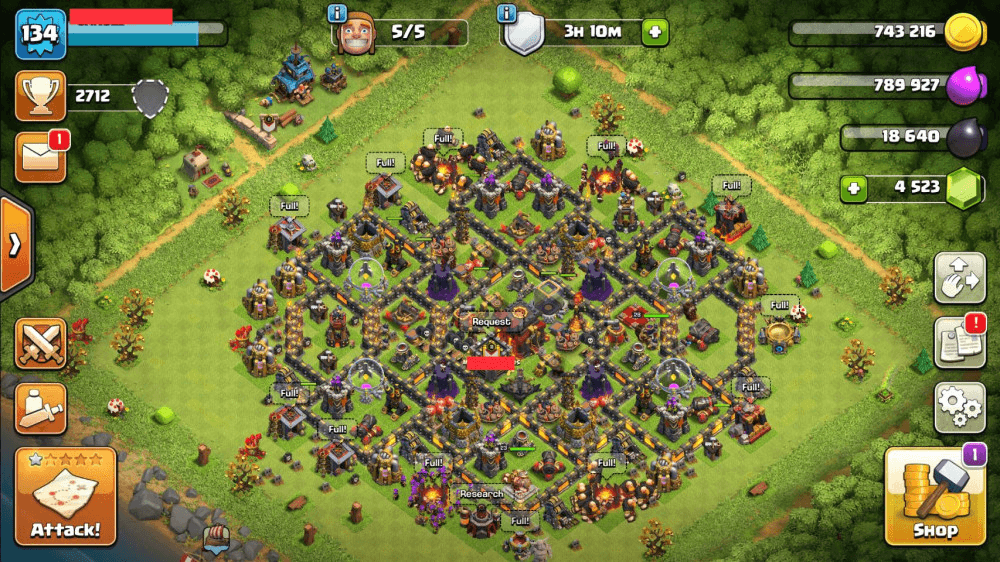Open the mailbox with the red notification
Image resolution: width=1000 pixels, height=562 pixels.
click(x=41, y=158)
